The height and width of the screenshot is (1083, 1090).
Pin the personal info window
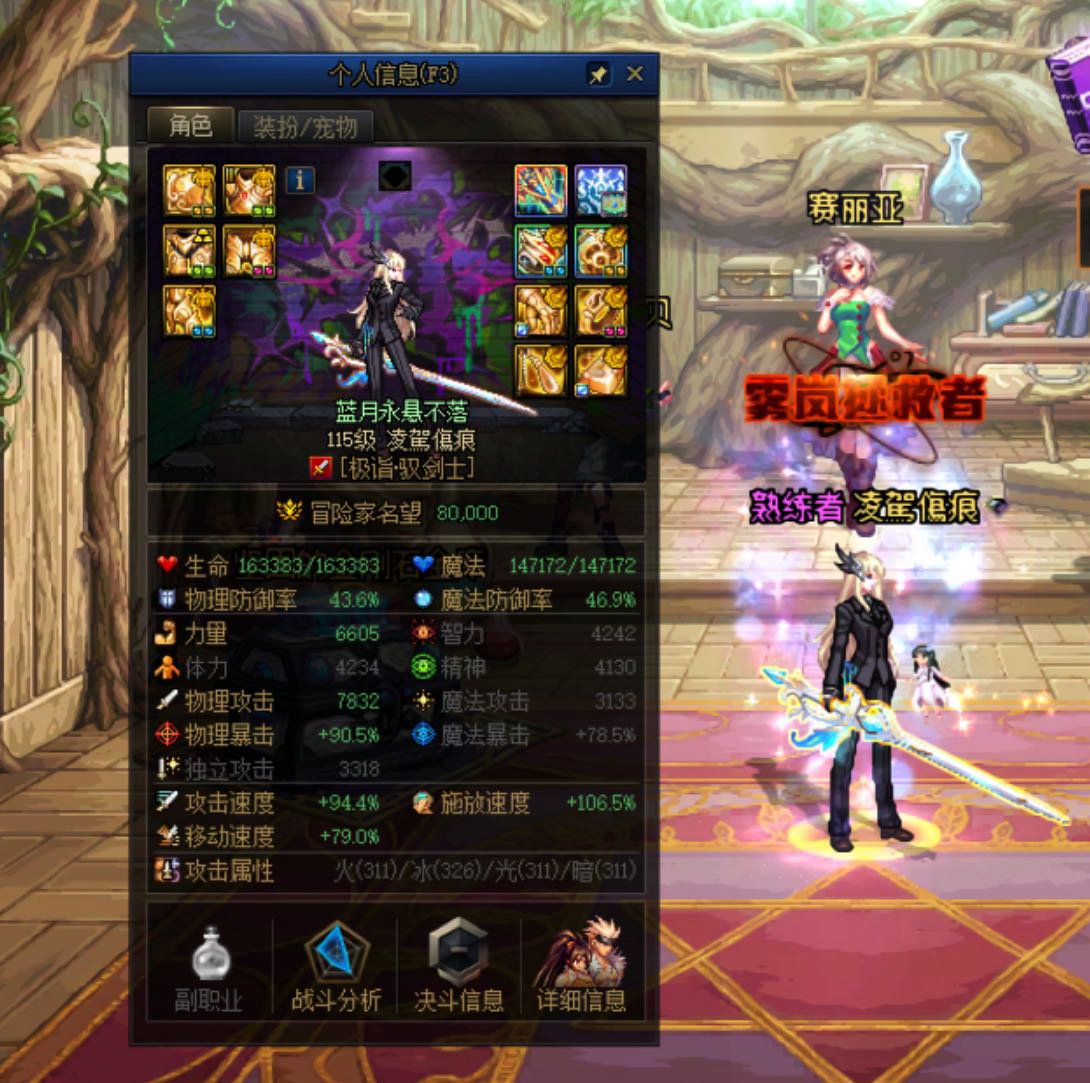[598, 75]
